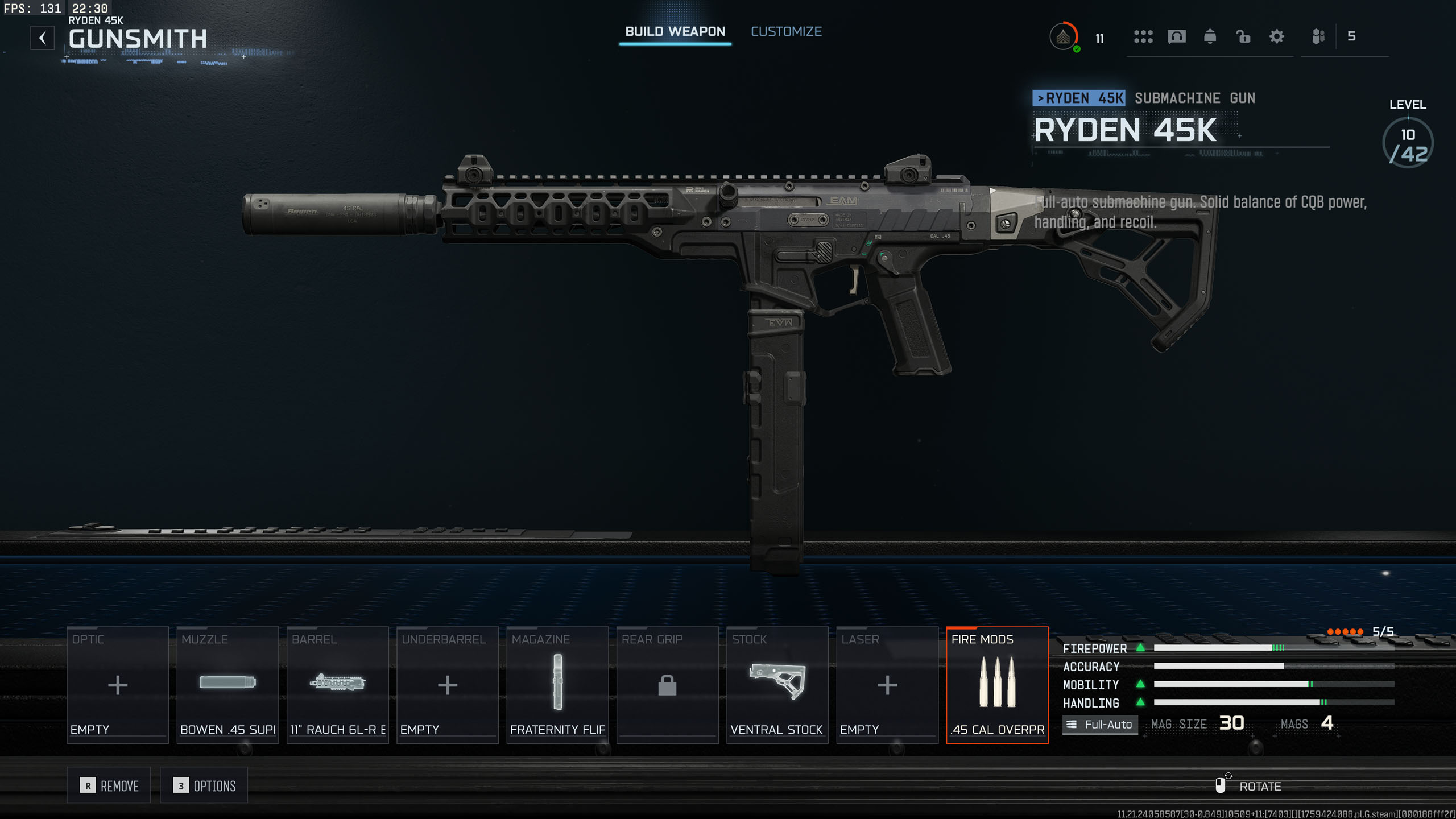Screen dimensions: 1456x819
Task: Open the settings gear icon
Action: 1277,37
